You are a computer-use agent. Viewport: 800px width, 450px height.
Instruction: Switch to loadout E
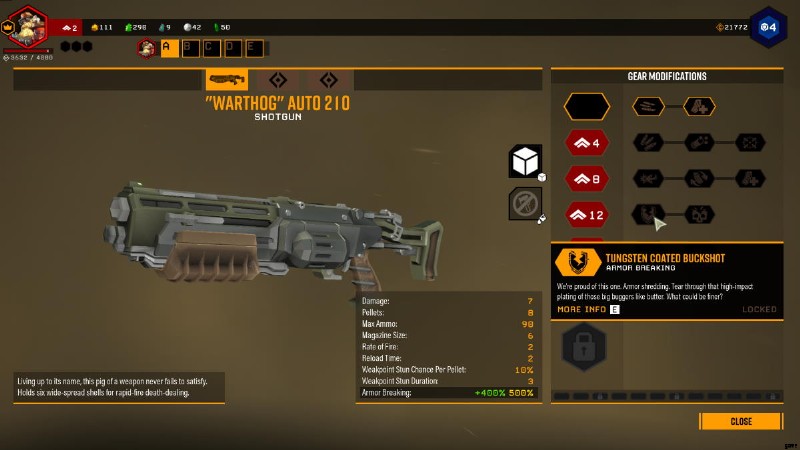tap(254, 47)
